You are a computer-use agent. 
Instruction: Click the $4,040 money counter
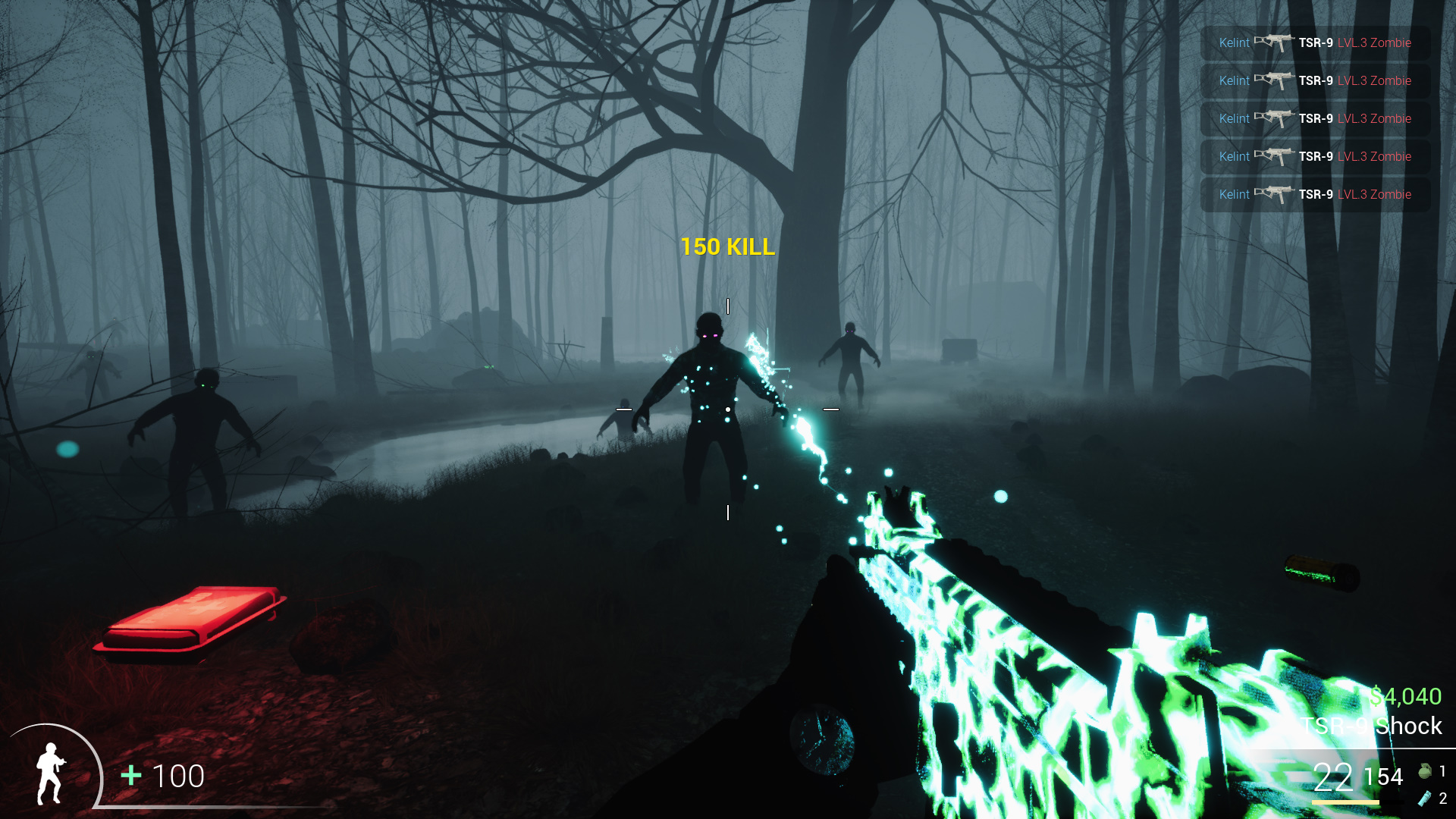(x=1404, y=696)
